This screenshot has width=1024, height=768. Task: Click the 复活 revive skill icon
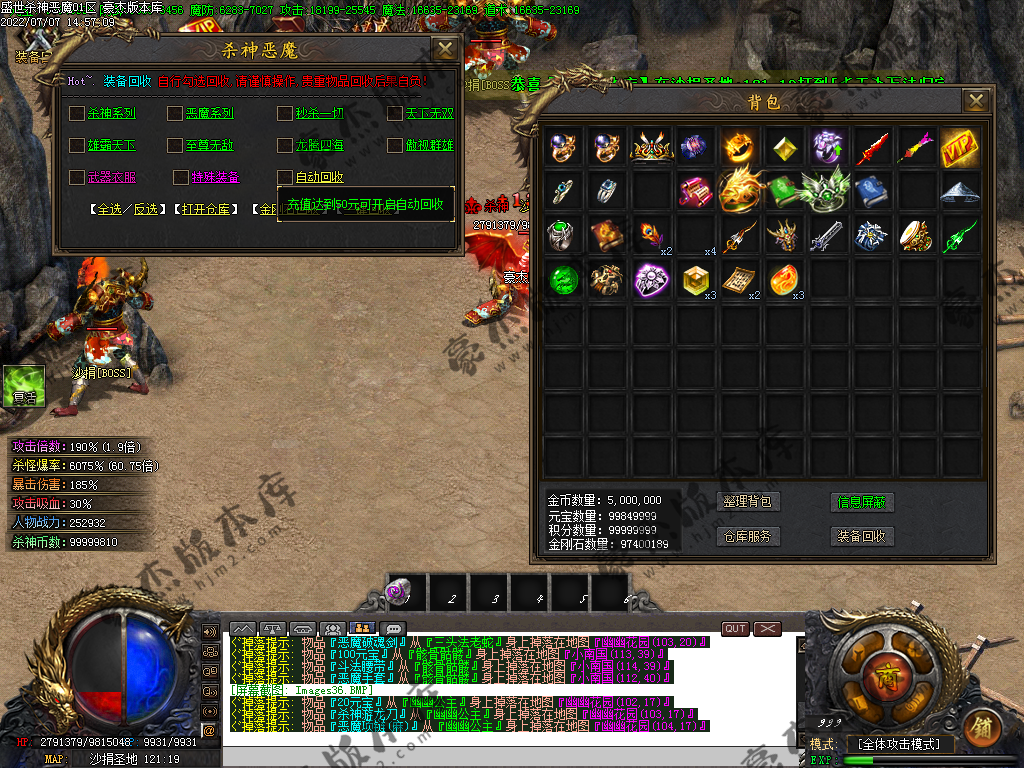coord(24,385)
